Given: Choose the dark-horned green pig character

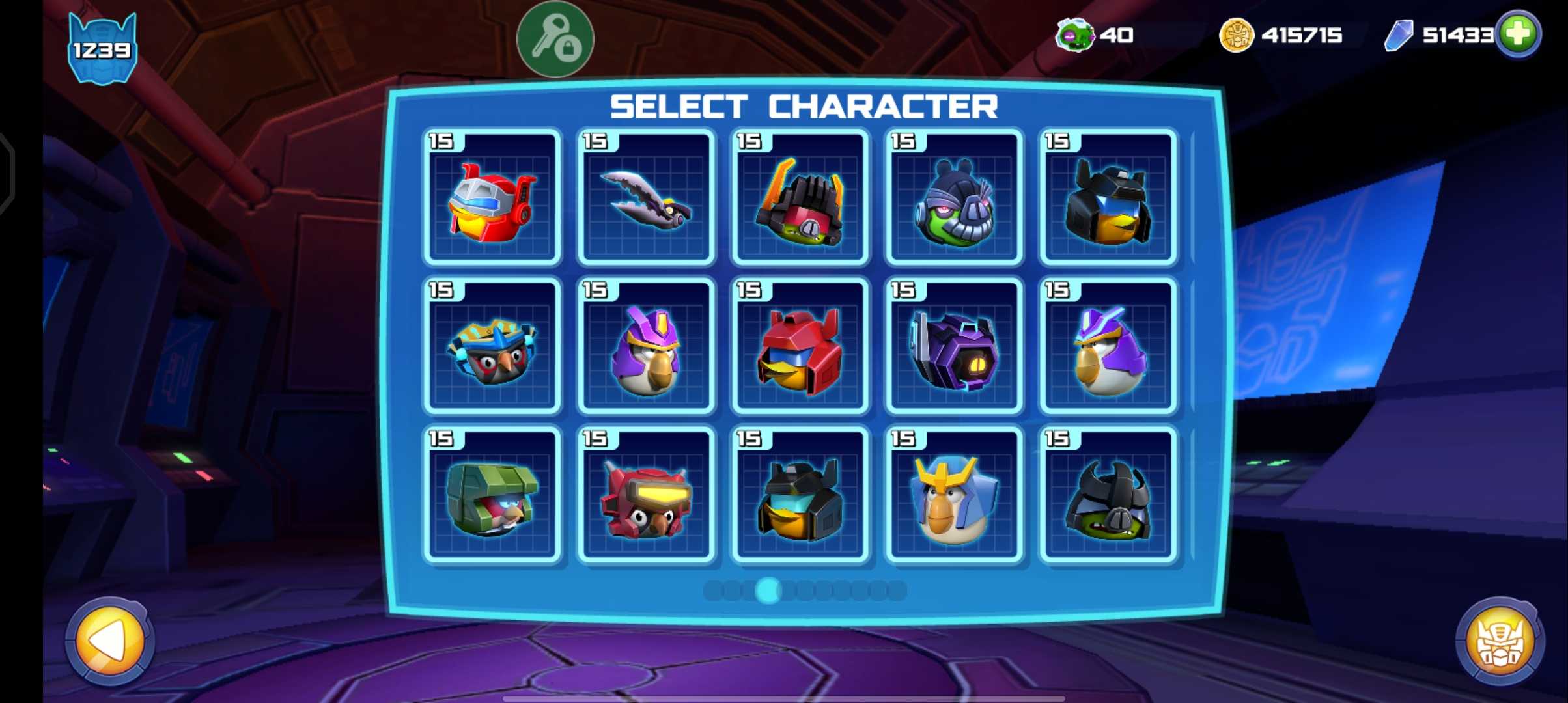Looking at the screenshot, I should click(1108, 495).
